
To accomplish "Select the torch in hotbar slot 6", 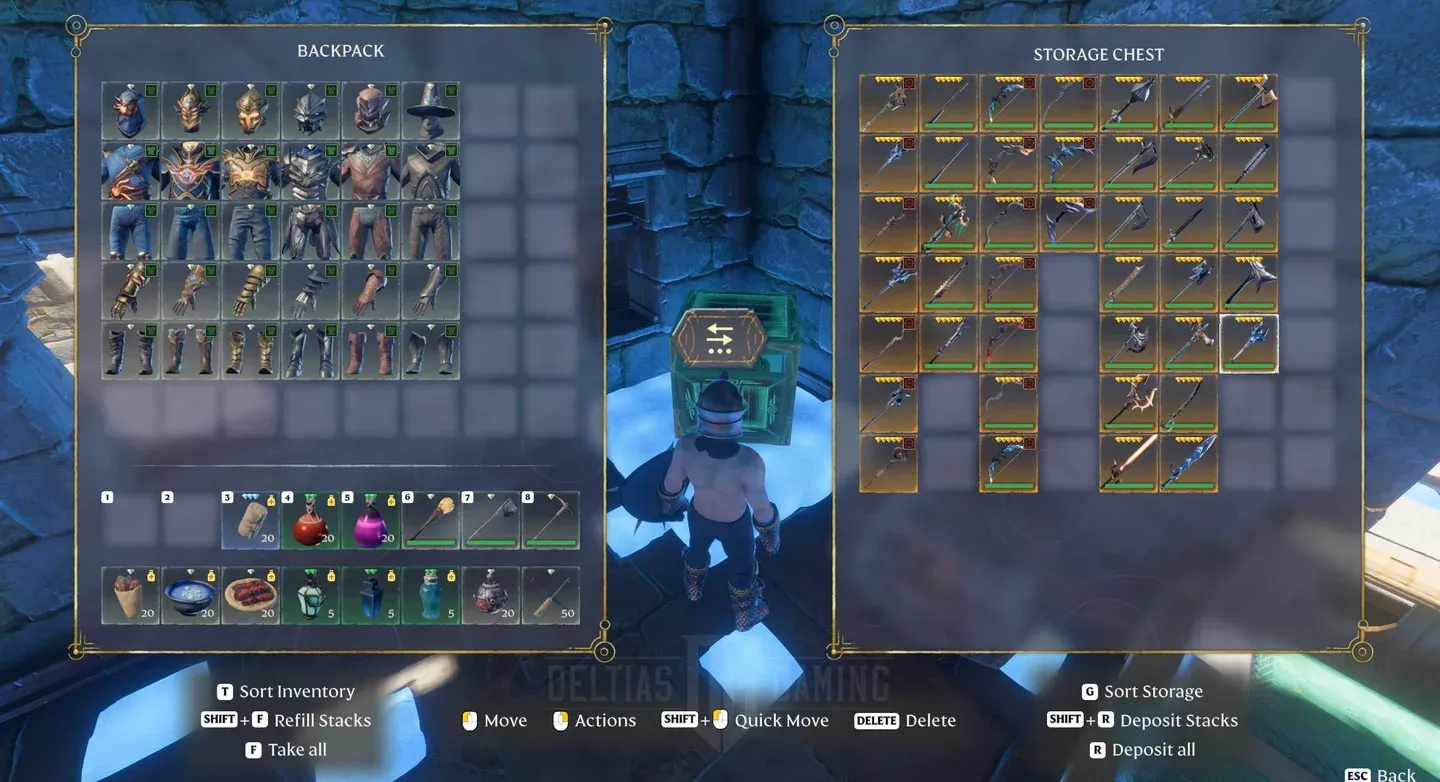I will point(431,520).
